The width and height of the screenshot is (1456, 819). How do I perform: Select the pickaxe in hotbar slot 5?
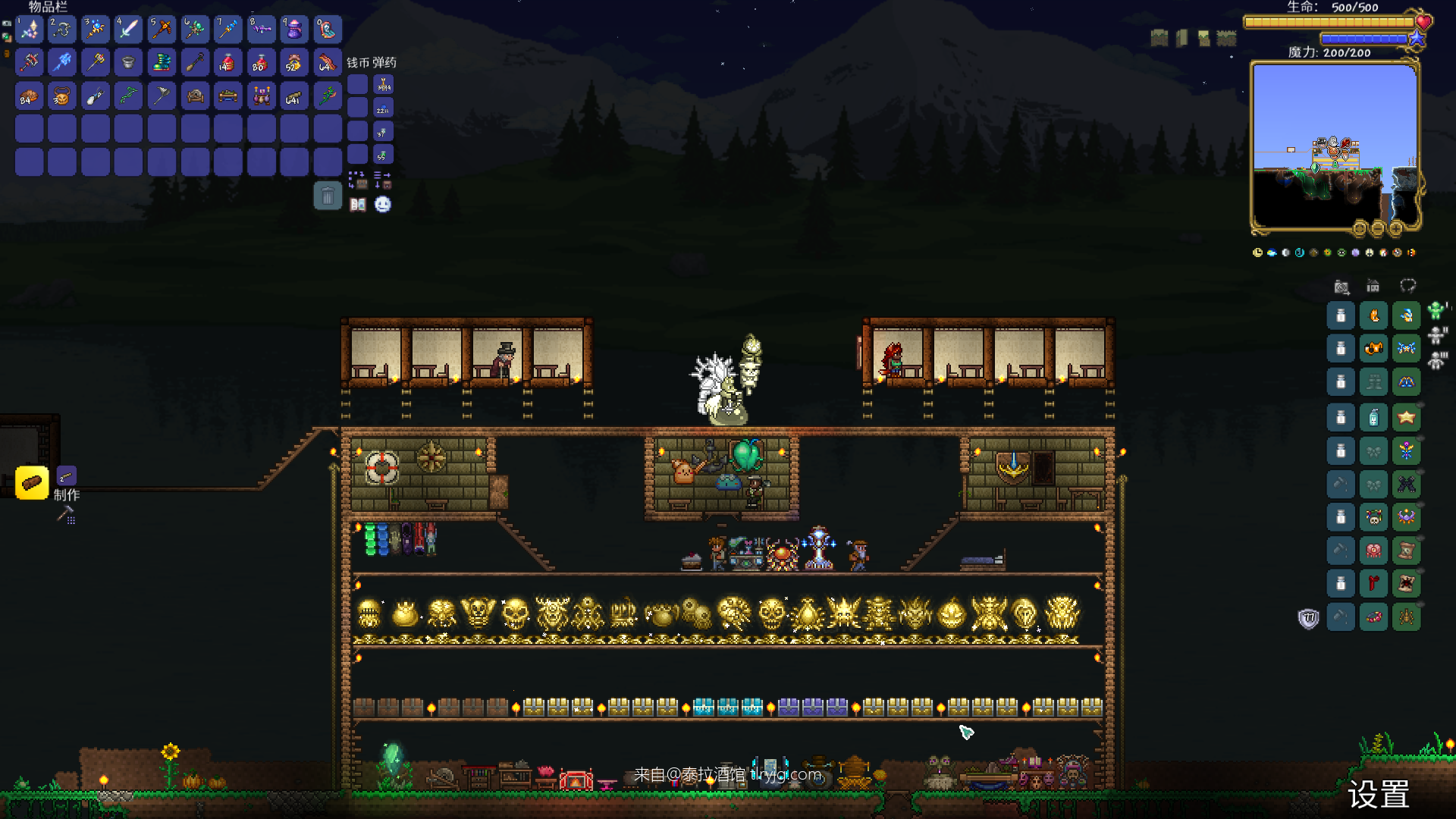[162, 30]
